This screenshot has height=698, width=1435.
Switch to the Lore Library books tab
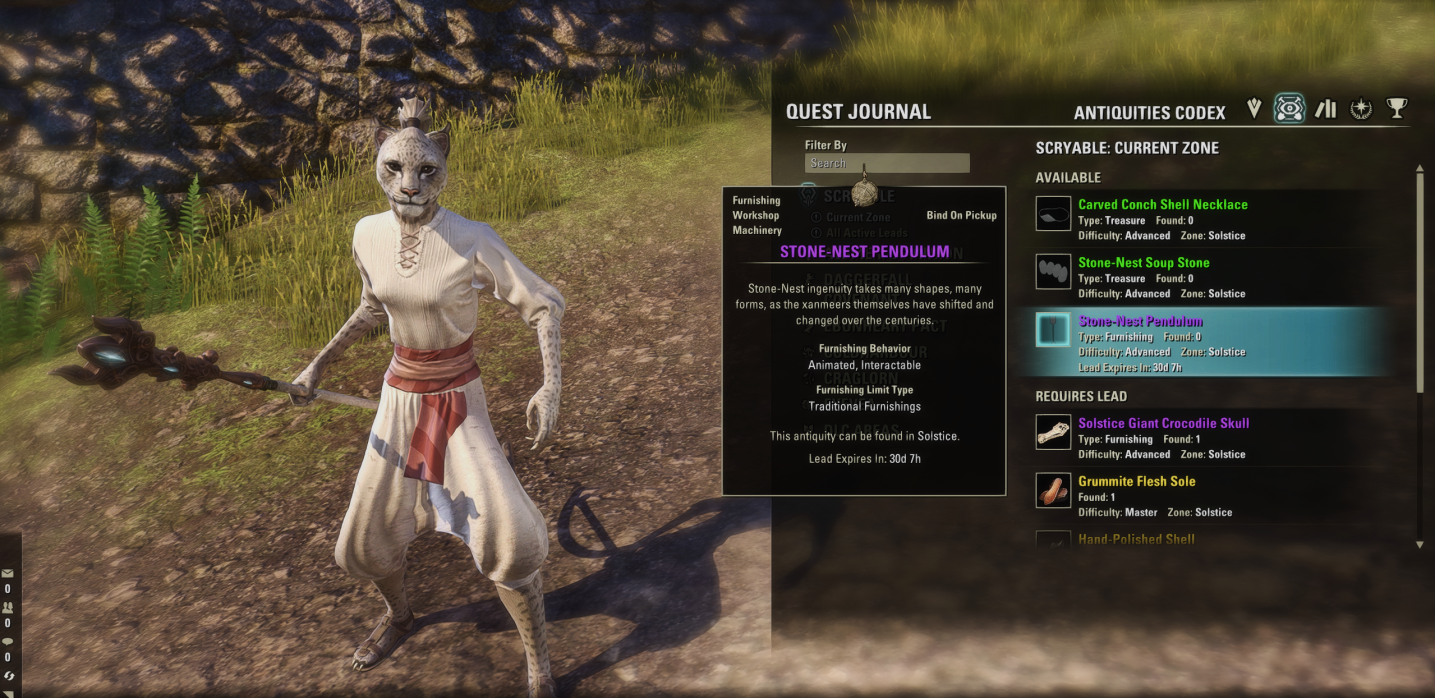click(1326, 109)
